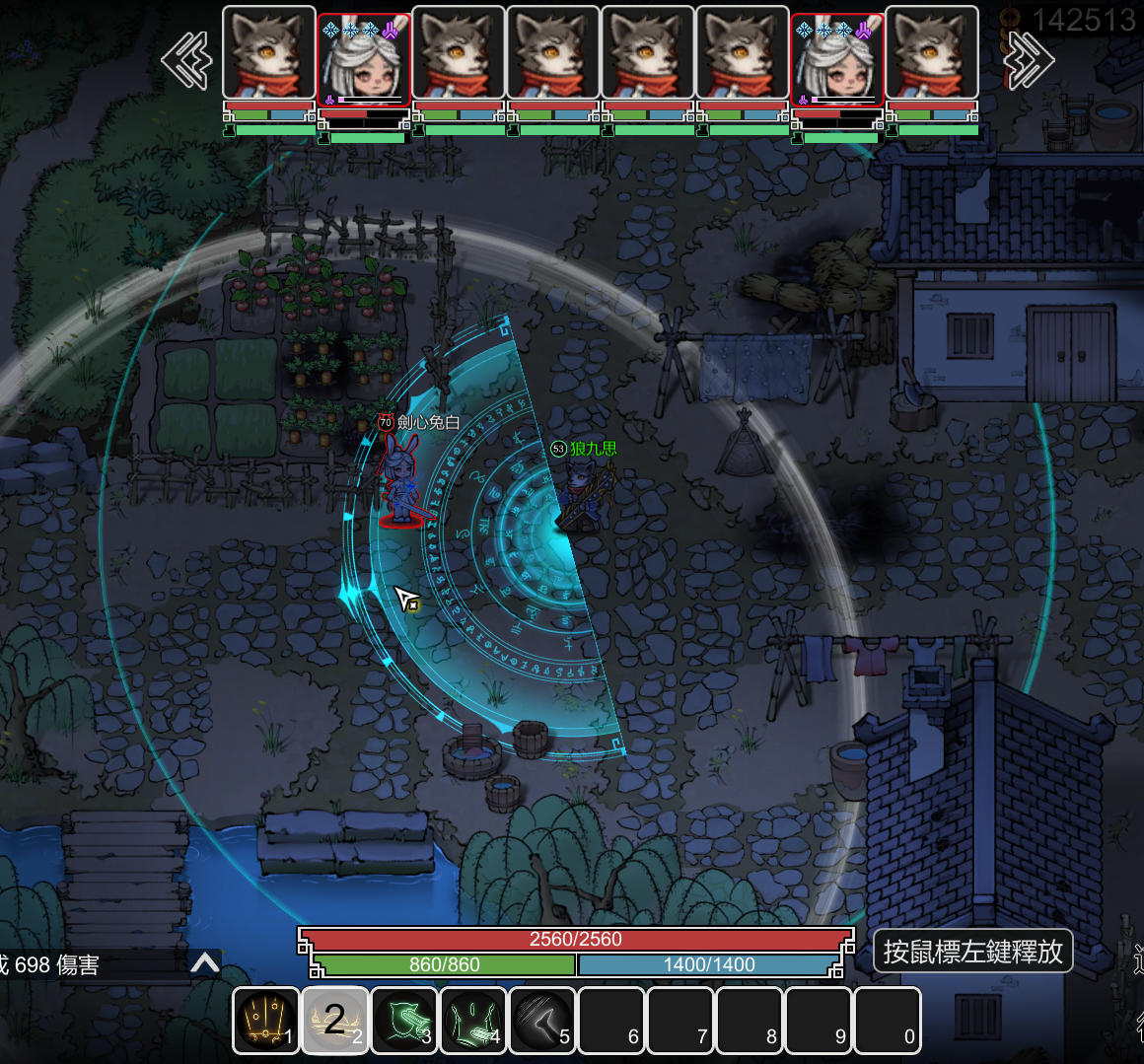Expand the combat log with the up arrow
The width and height of the screenshot is (1144, 1064).
point(205,963)
